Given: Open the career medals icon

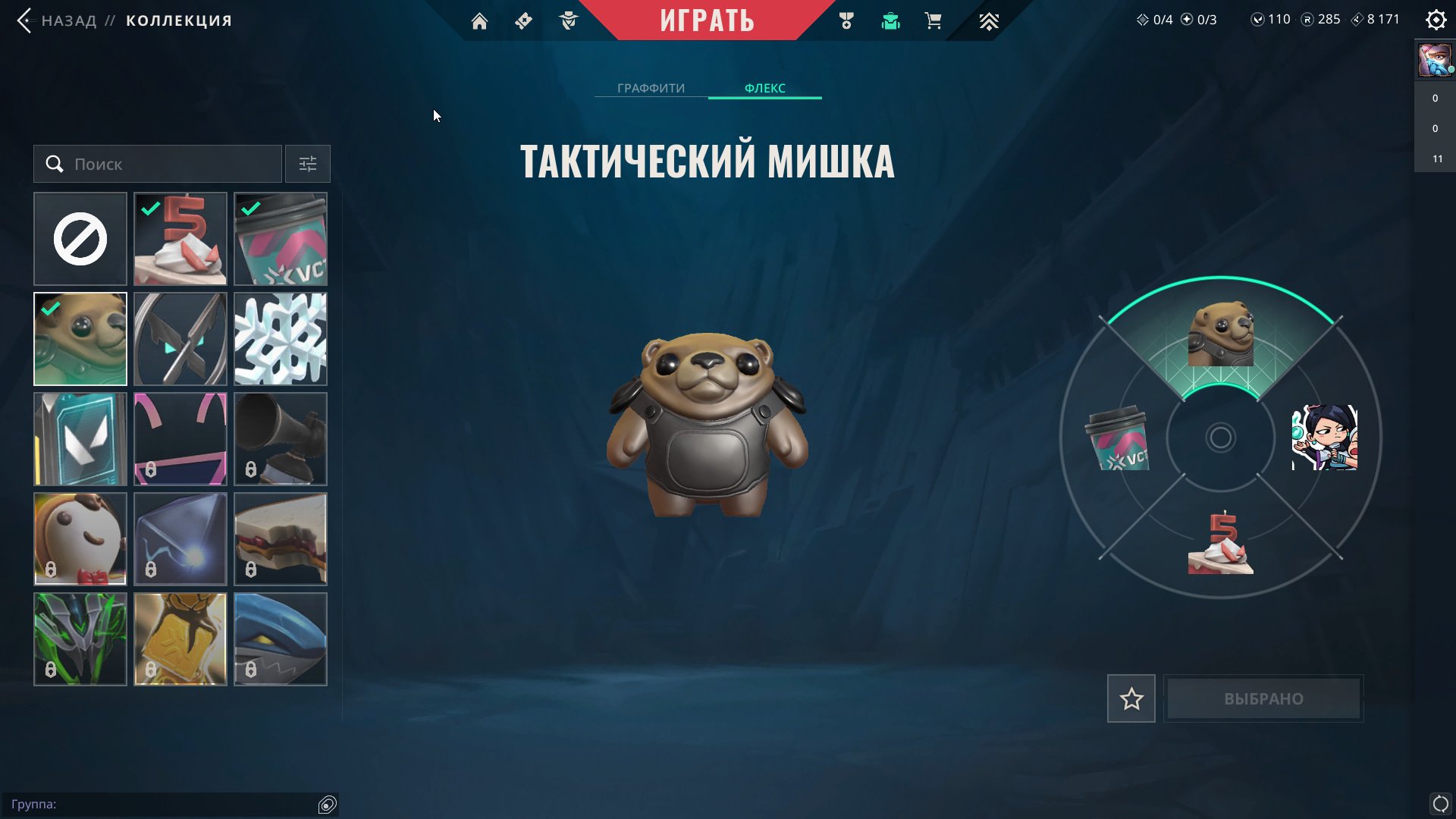Looking at the screenshot, I should pos(848,20).
